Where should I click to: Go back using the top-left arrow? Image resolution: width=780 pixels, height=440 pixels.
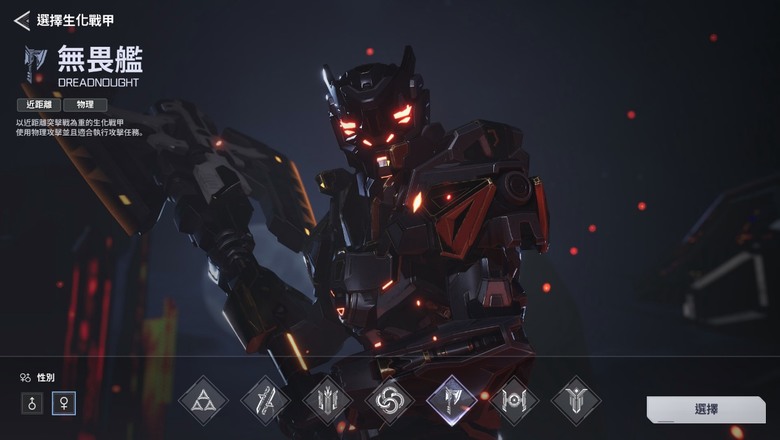(21, 20)
